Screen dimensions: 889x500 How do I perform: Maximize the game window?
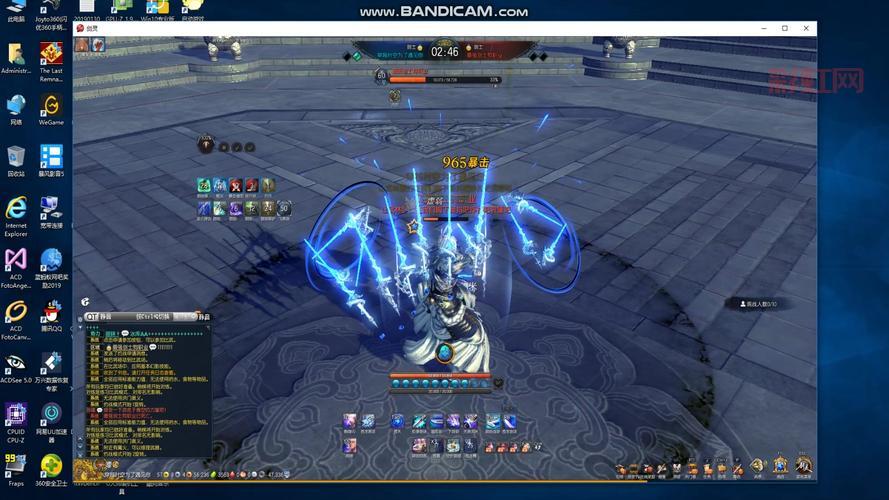(784, 29)
